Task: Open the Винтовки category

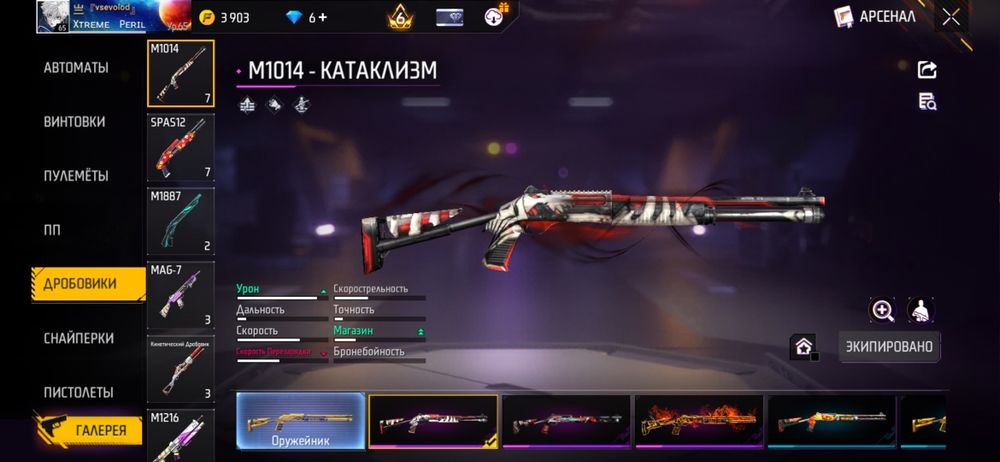Action: click(x=74, y=122)
